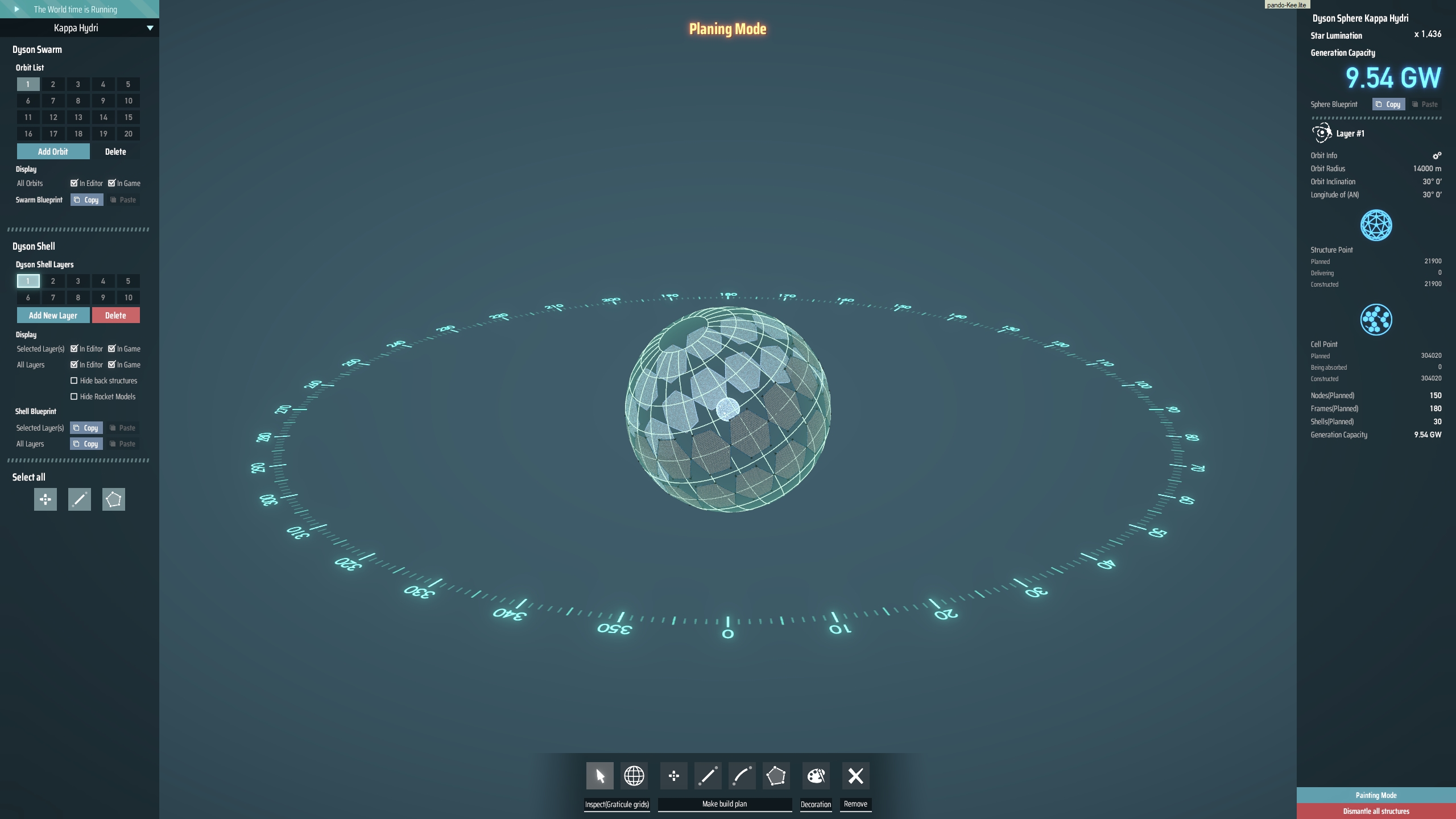Enable Hide Rocket Models
The width and height of the screenshot is (1456, 819).
[x=75, y=396]
